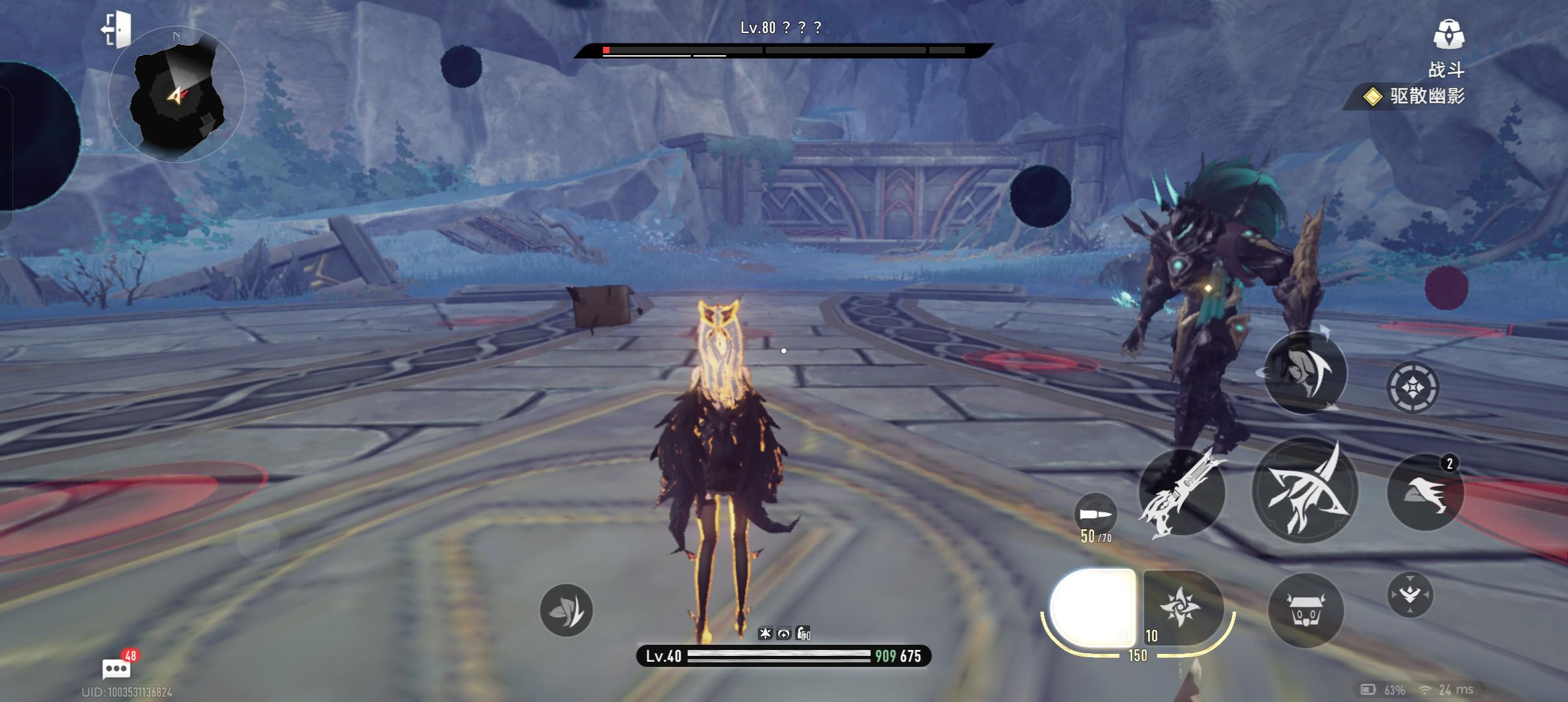Activate the dodge dash with 2 charges
Viewport: 1568px width, 702px height.
(x=1425, y=493)
